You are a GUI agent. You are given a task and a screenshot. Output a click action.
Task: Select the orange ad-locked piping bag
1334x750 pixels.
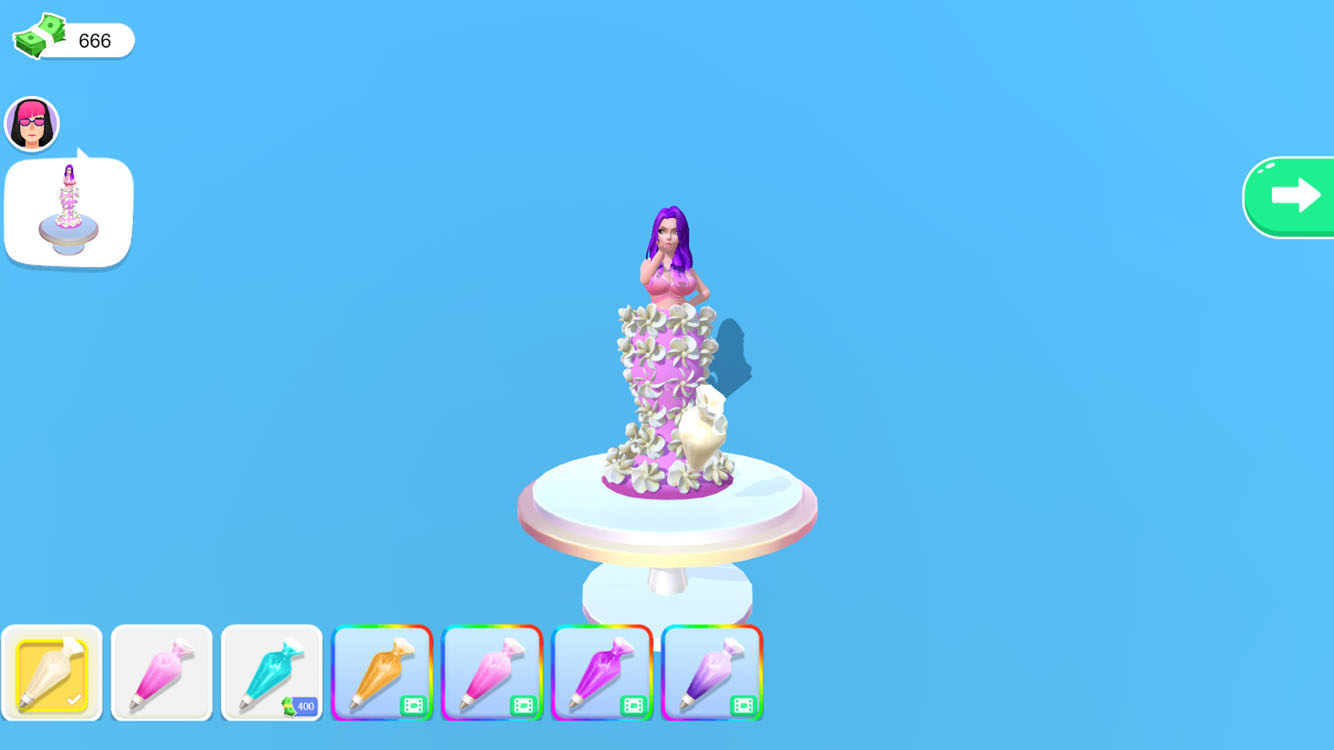coord(383,670)
